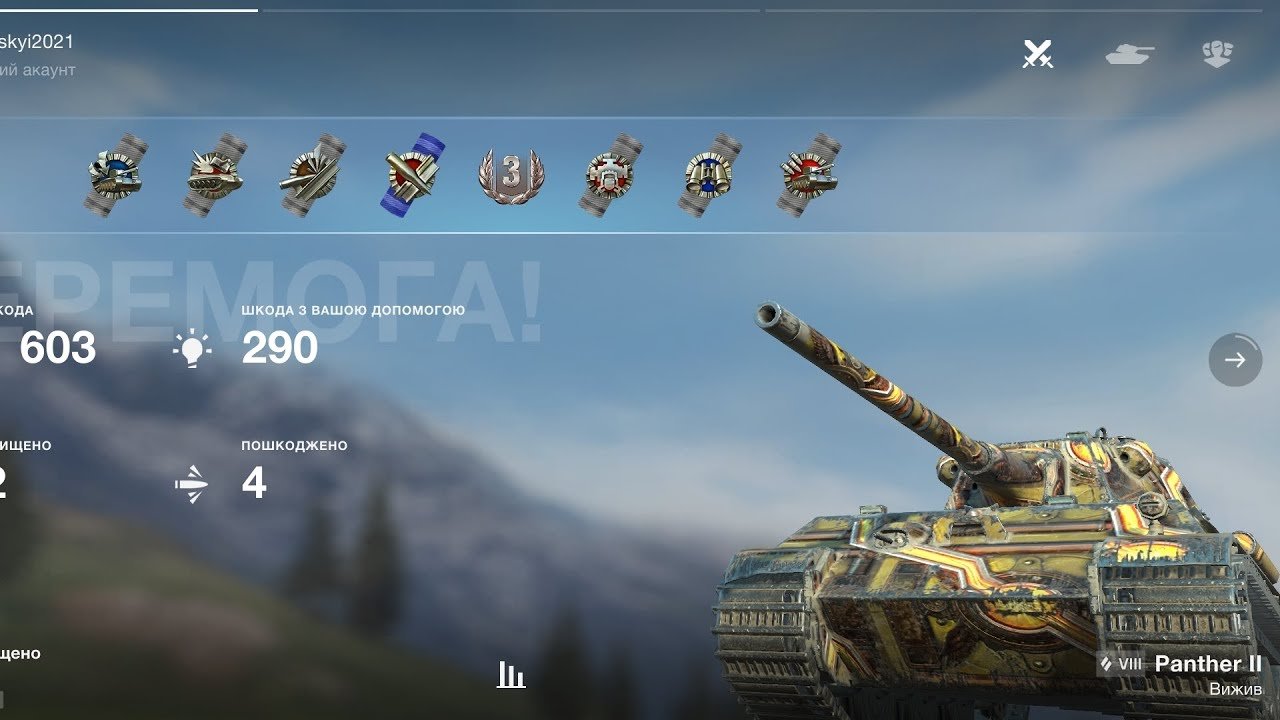Switch to the tank icon tab
Viewport: 1280px width, 720px height.
tap(1129, 54)
